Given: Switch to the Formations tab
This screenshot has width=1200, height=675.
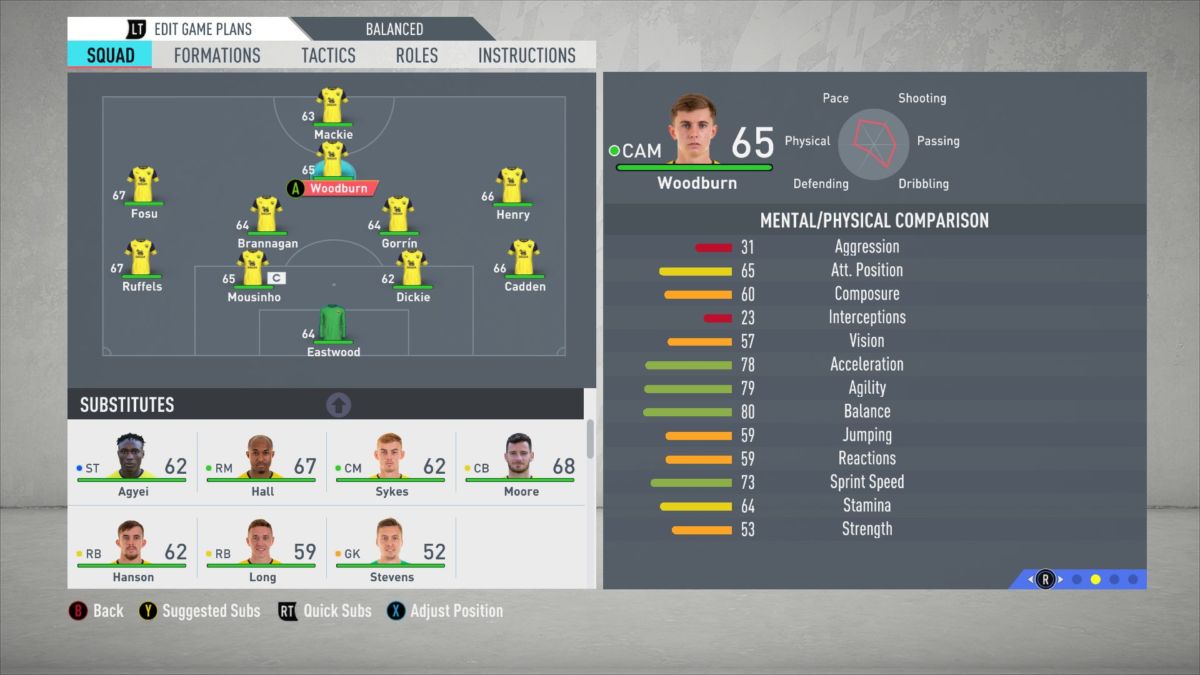Looking at the screenshot, I should point(217,56).
